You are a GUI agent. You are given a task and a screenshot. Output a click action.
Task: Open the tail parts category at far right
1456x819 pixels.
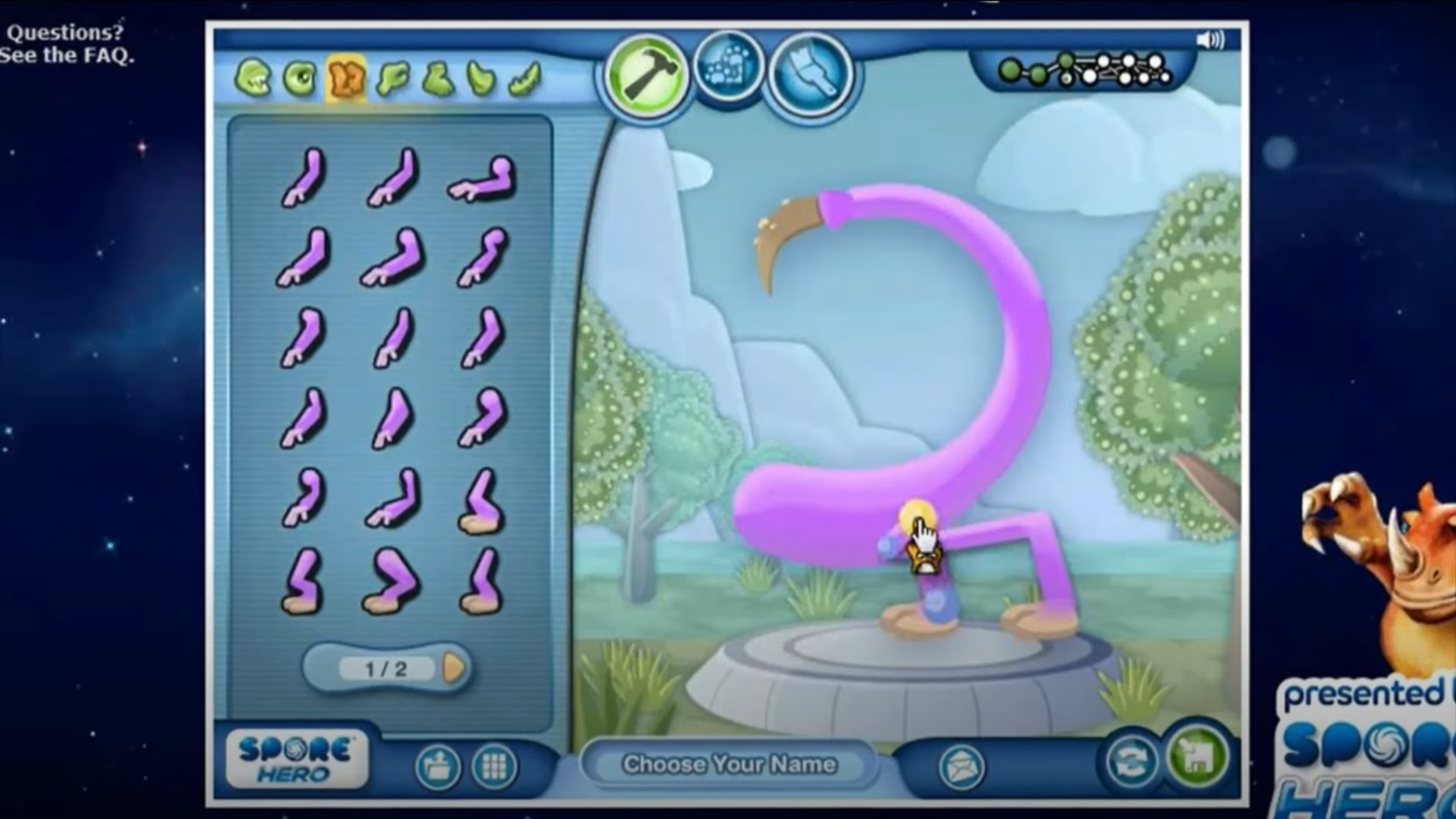pyautogui.click(x=527, y=77)
